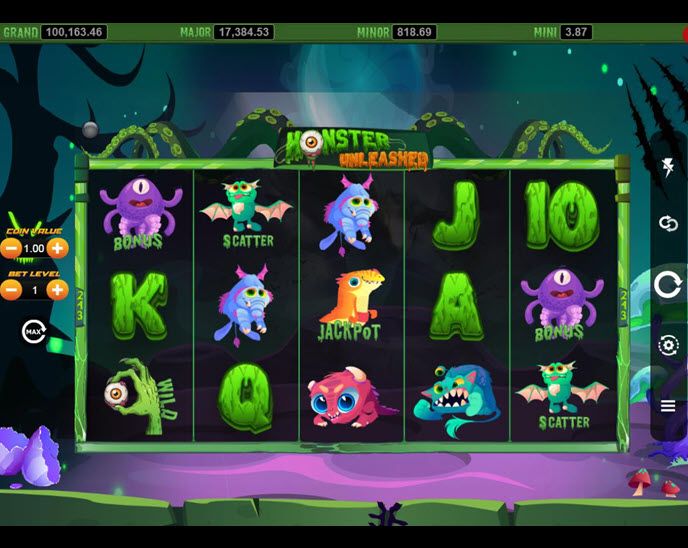
Task: Spin the reels with the large circular arrow
Action: 668,285
